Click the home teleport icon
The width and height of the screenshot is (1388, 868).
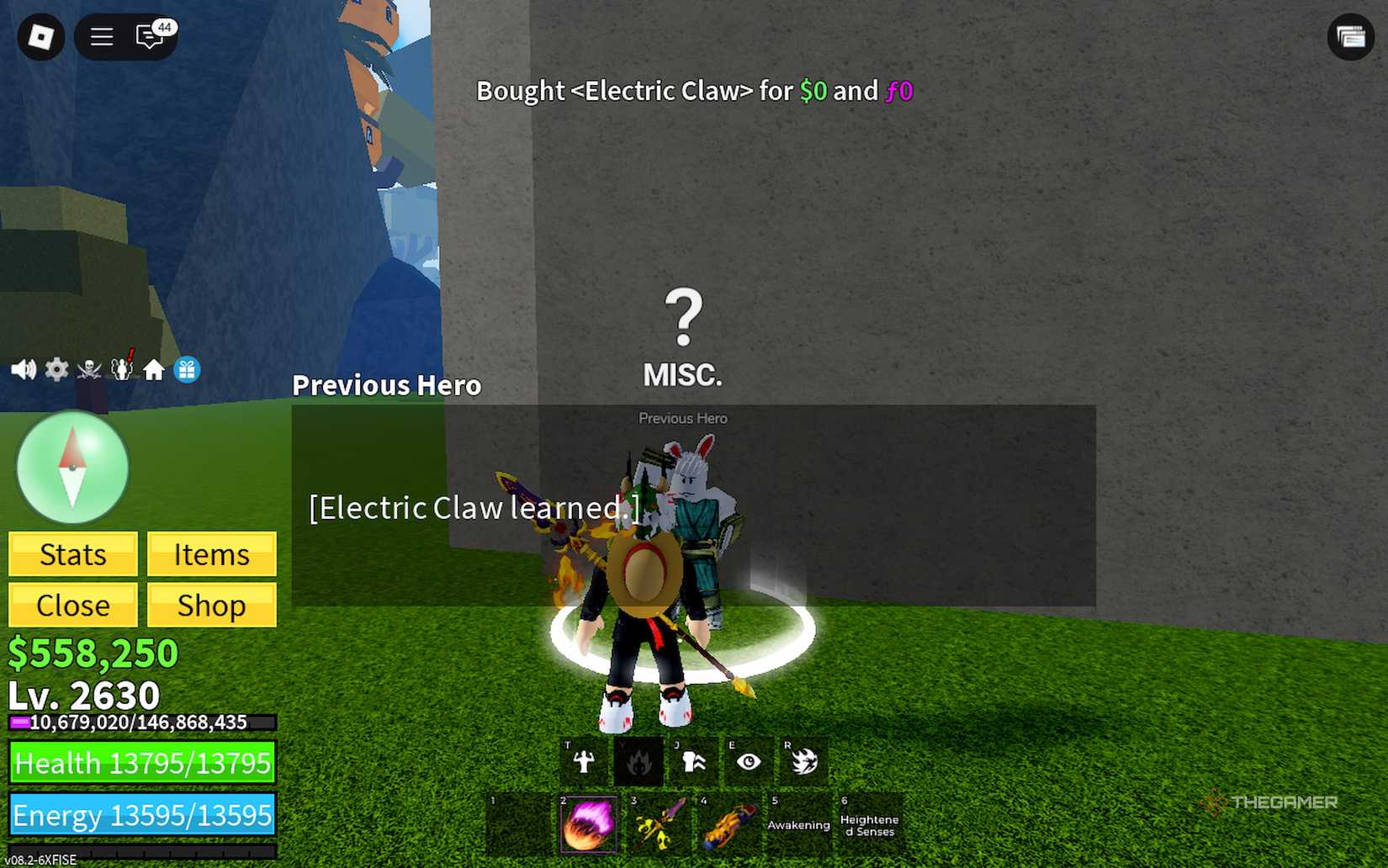(x=155, y=368)
